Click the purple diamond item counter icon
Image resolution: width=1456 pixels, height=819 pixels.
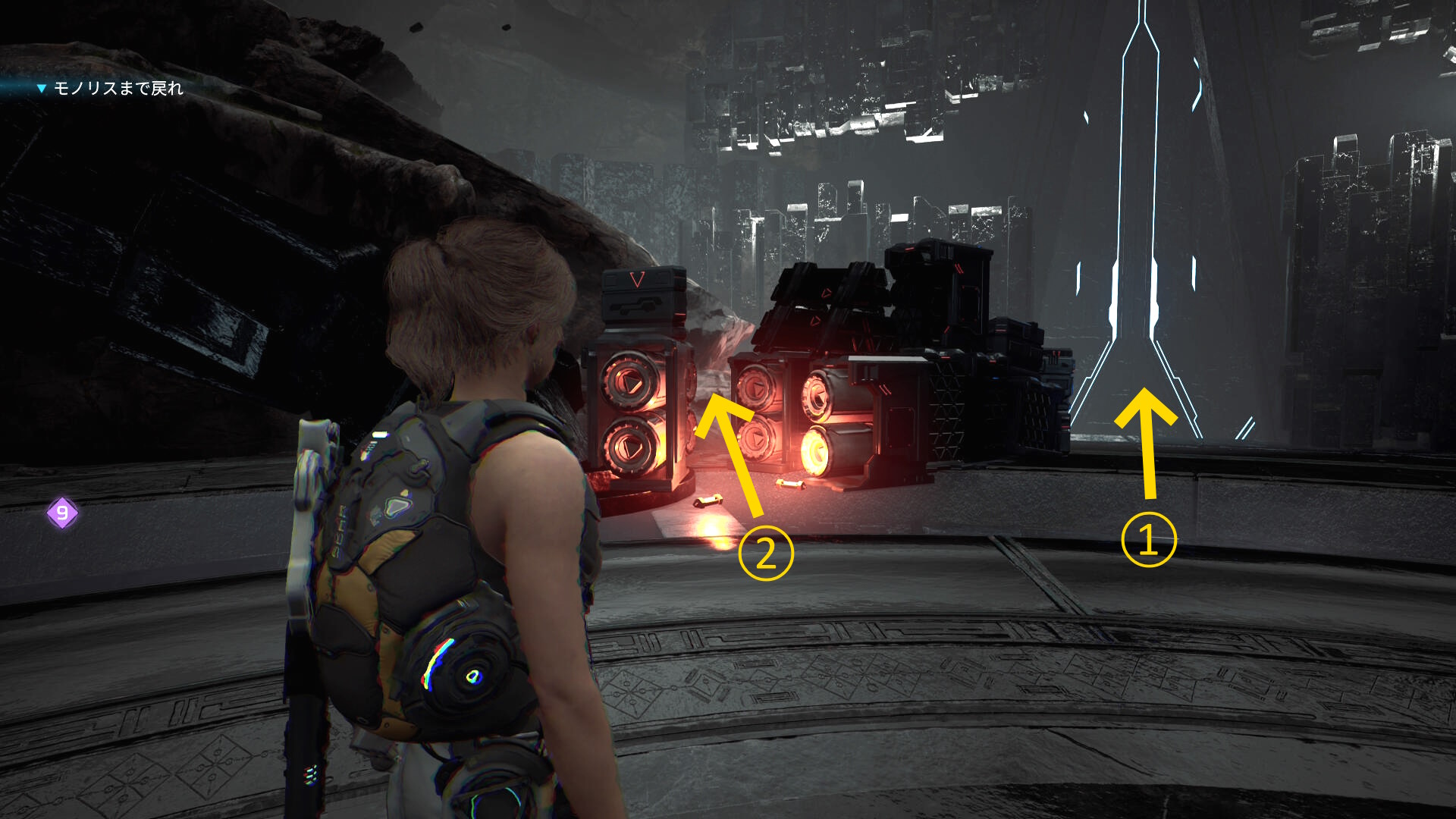click(62, 513)
